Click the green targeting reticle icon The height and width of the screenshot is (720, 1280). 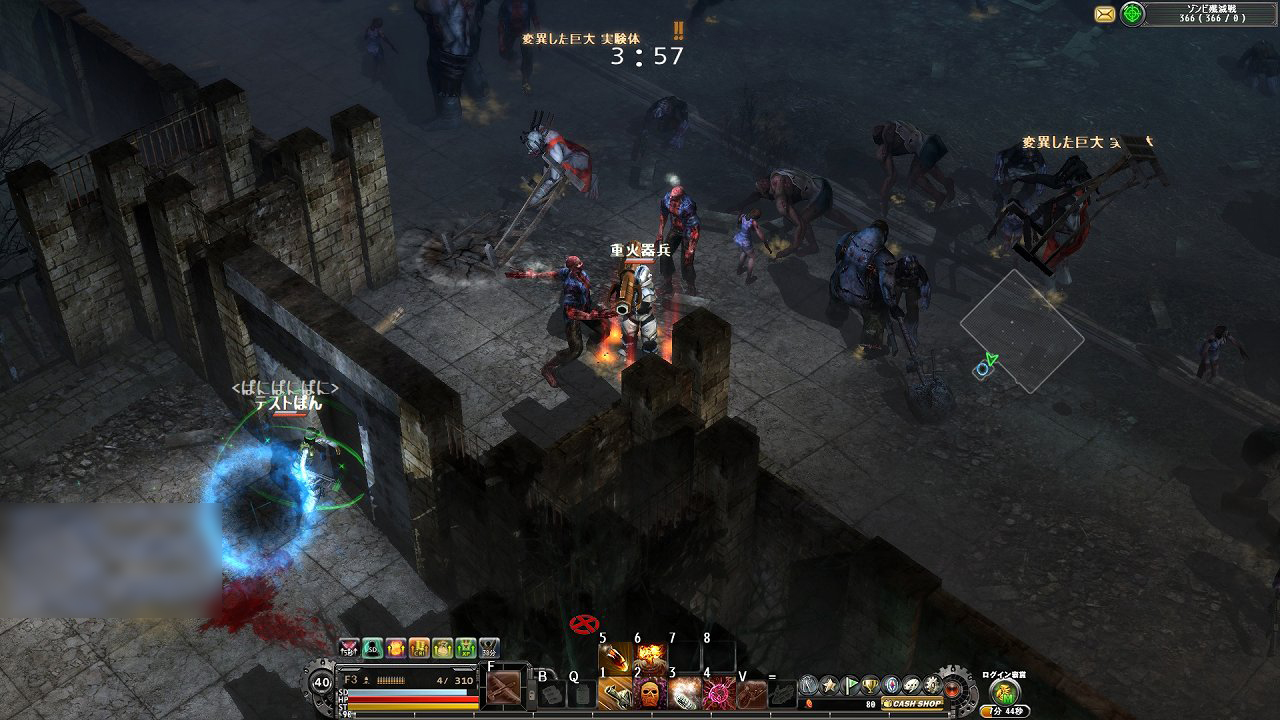[x=1134, y=14]
